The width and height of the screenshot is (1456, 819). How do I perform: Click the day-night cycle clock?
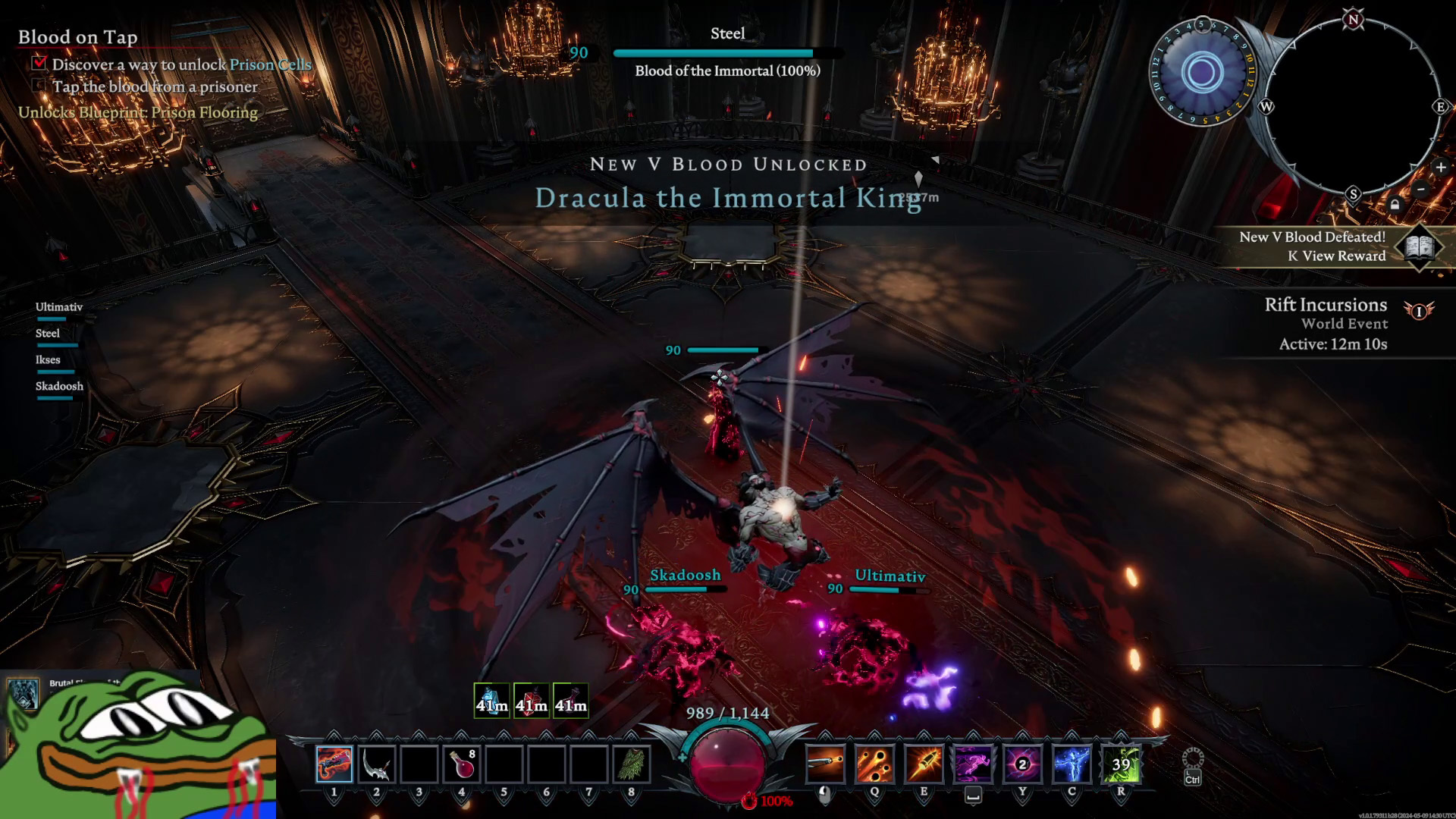click(1201, 73)
